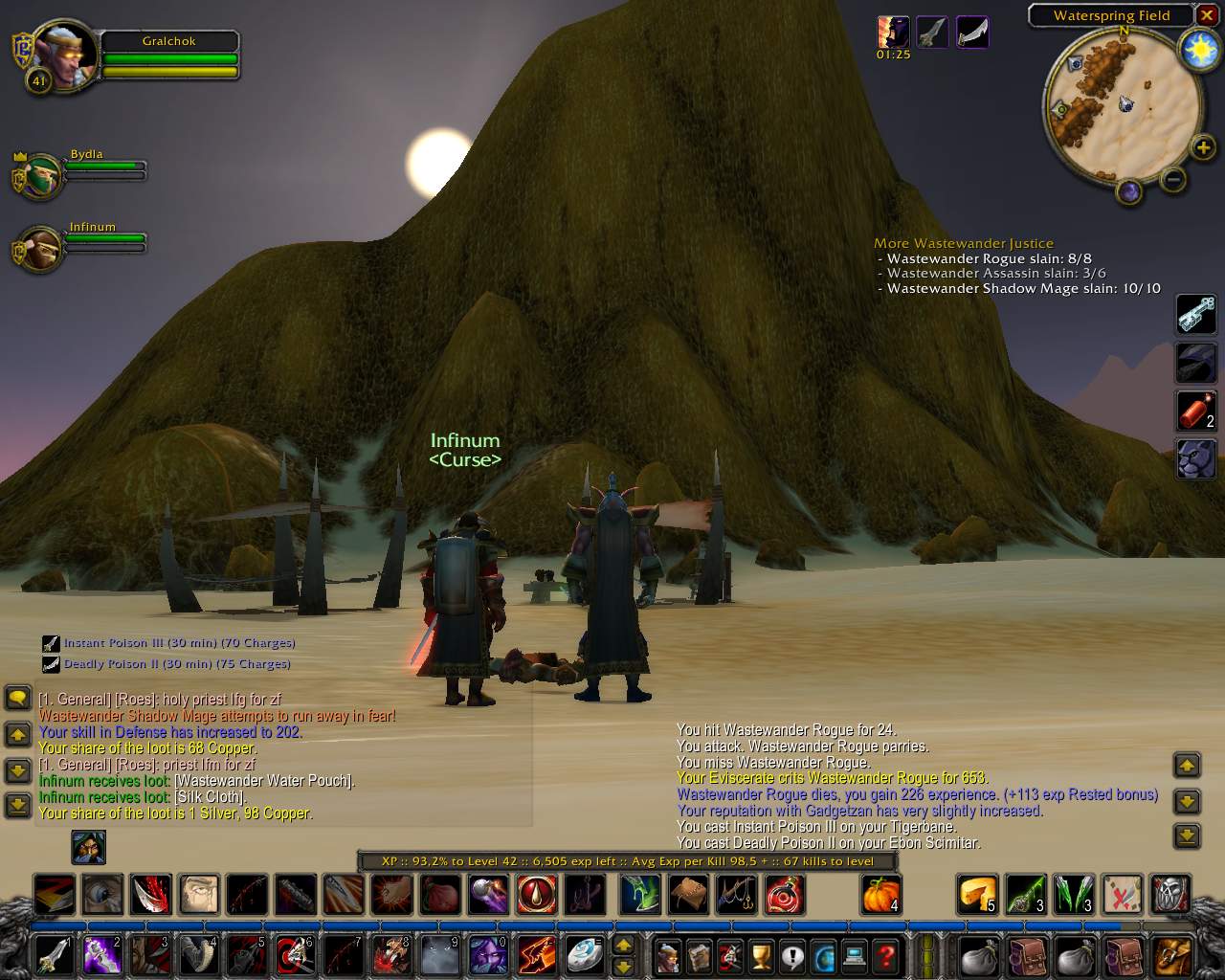
Task: Click the sun day-night indicator on minimap
Action: pyautogui.click(x=1198, y=50)
